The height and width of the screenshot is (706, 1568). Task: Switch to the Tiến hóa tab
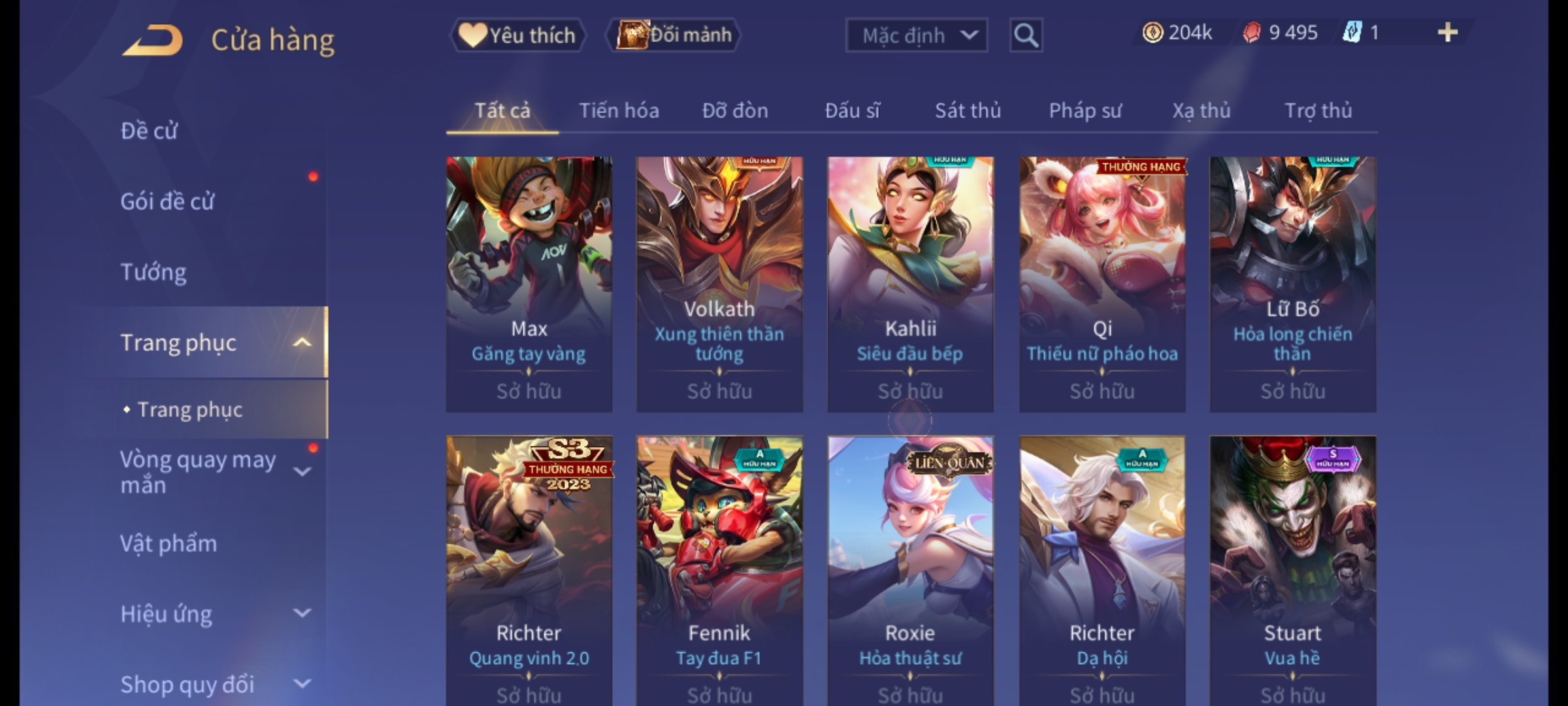click(619, 110)
